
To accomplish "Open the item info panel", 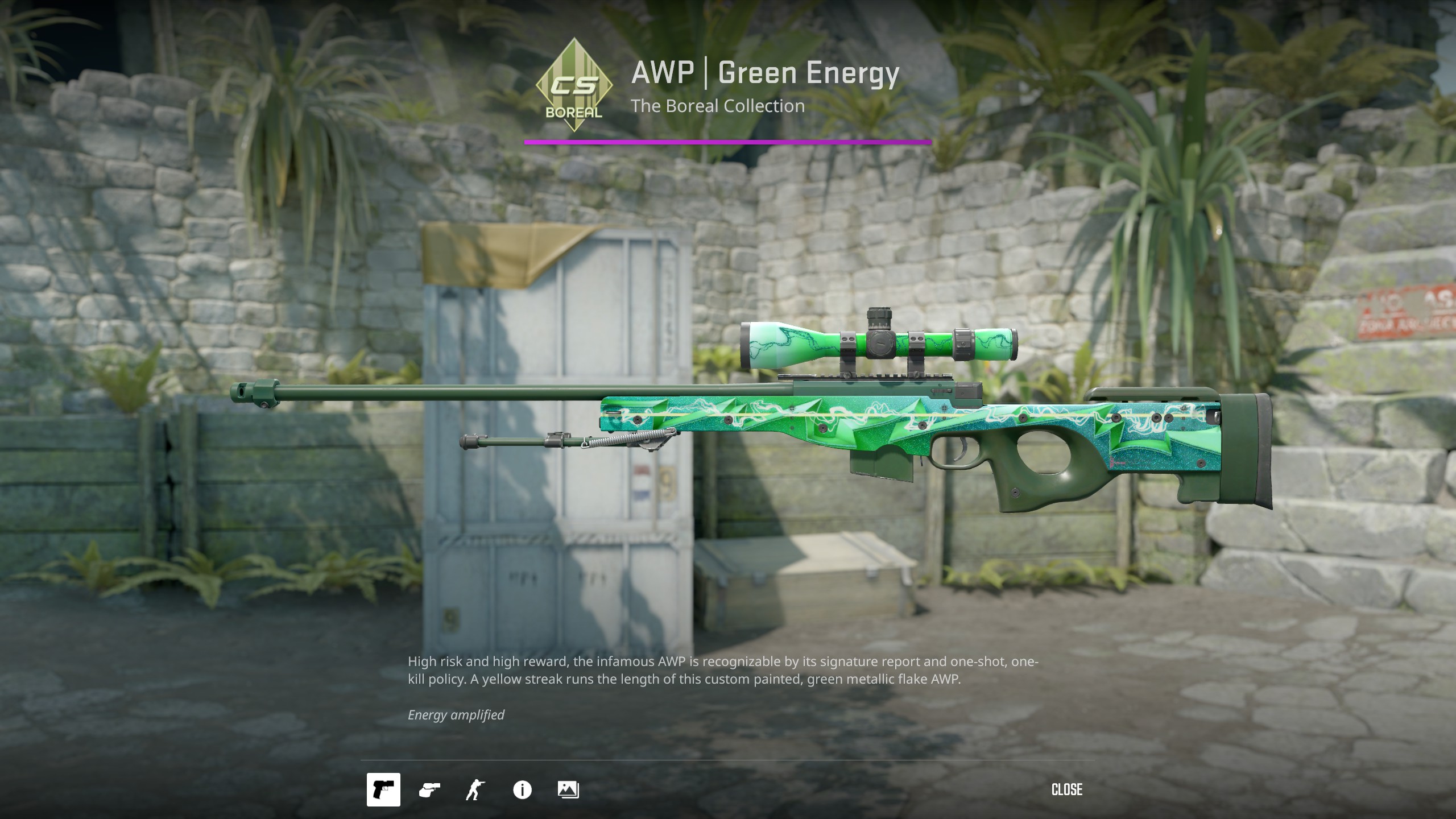I will coord(522,789).
